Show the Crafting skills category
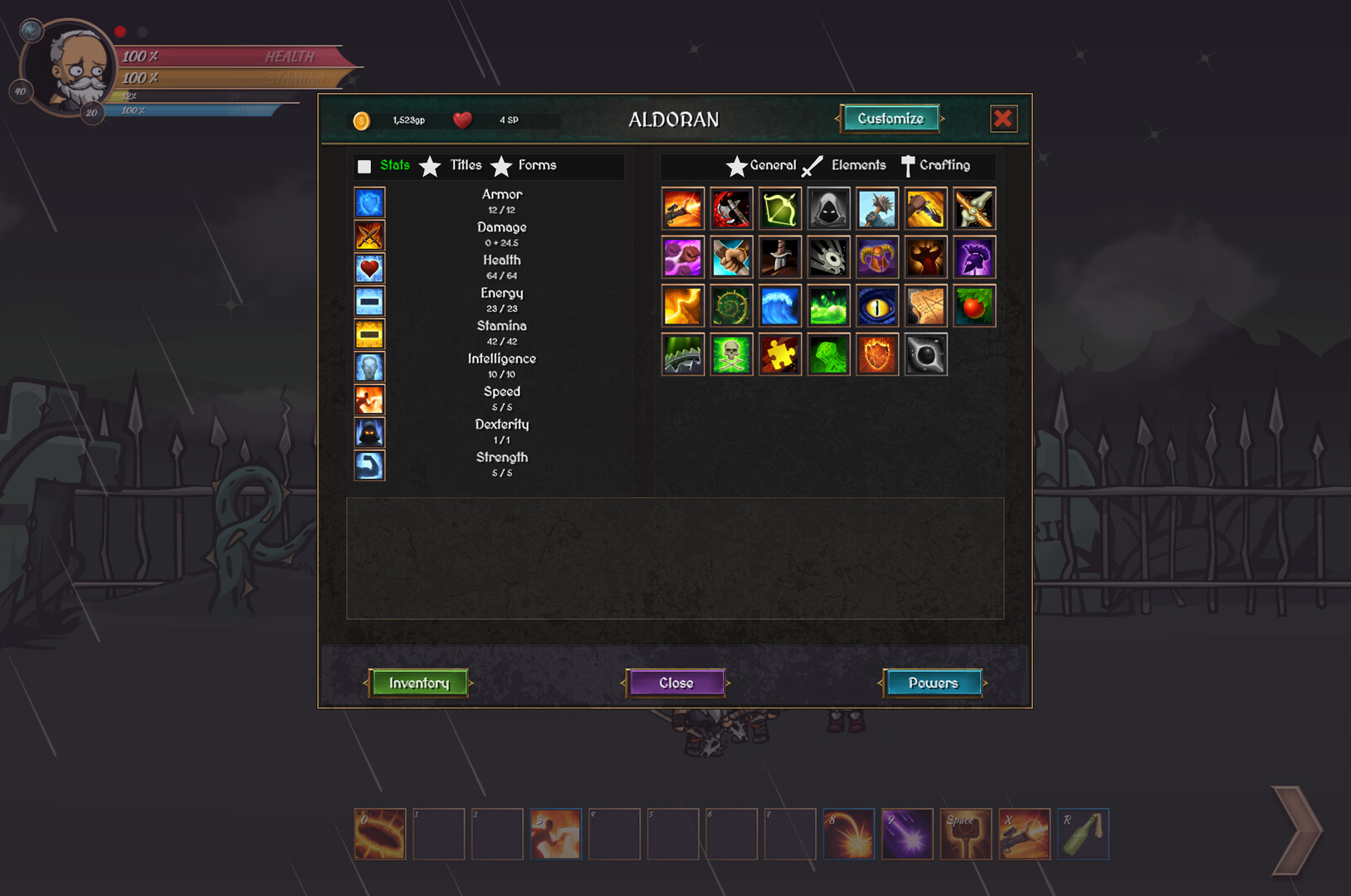Screen dimensions: 1351x896 pyautogui.click(x=944, y=165)
